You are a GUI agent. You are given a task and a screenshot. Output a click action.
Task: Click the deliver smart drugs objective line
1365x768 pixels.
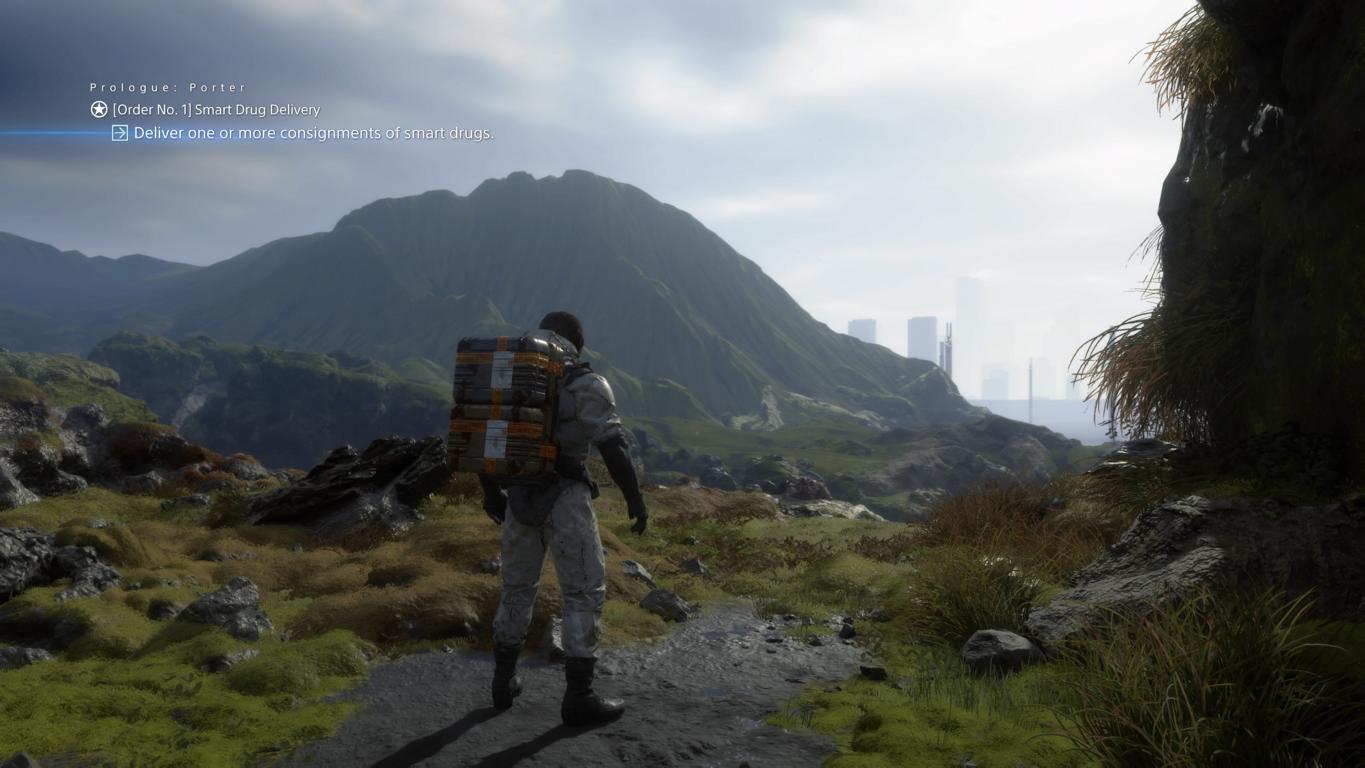tap(313, 133)
